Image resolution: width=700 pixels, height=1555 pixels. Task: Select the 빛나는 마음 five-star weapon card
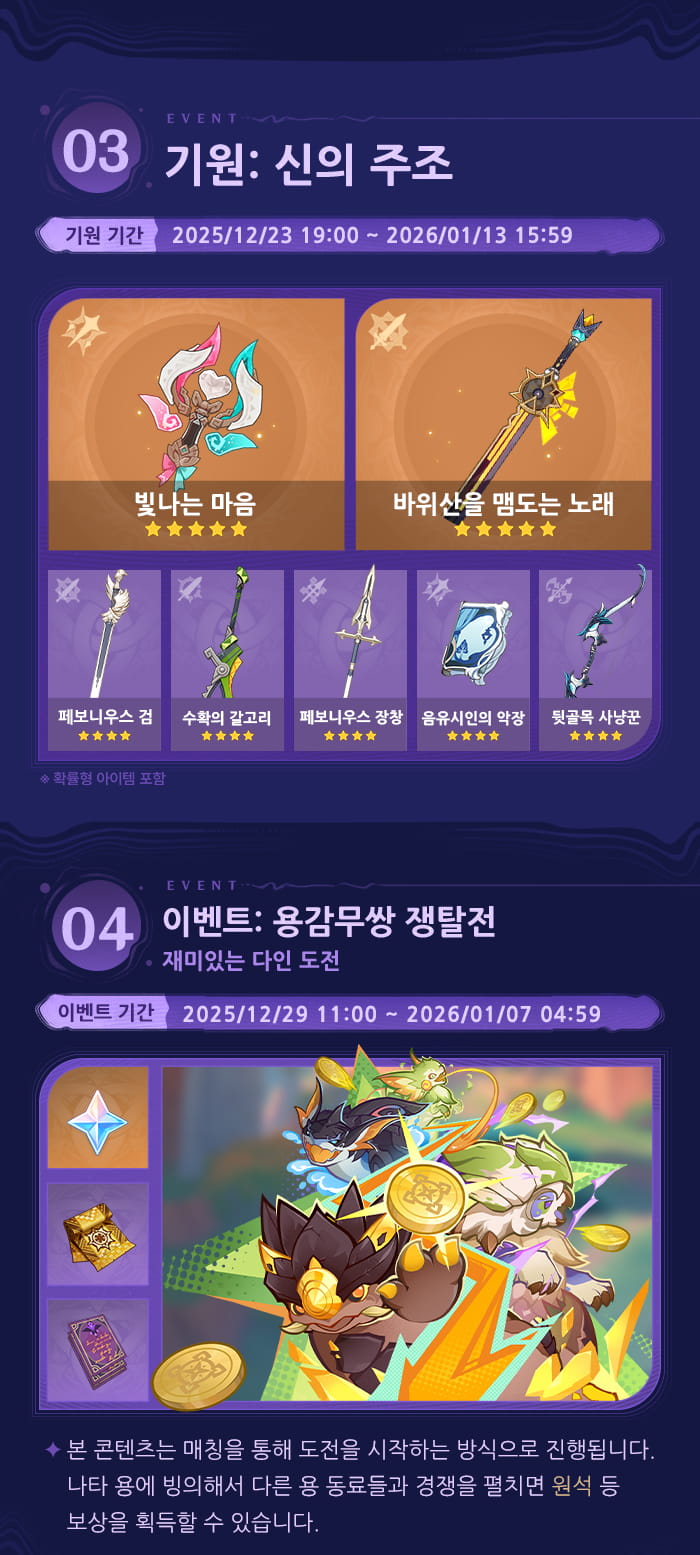click(x=196, y=424)
